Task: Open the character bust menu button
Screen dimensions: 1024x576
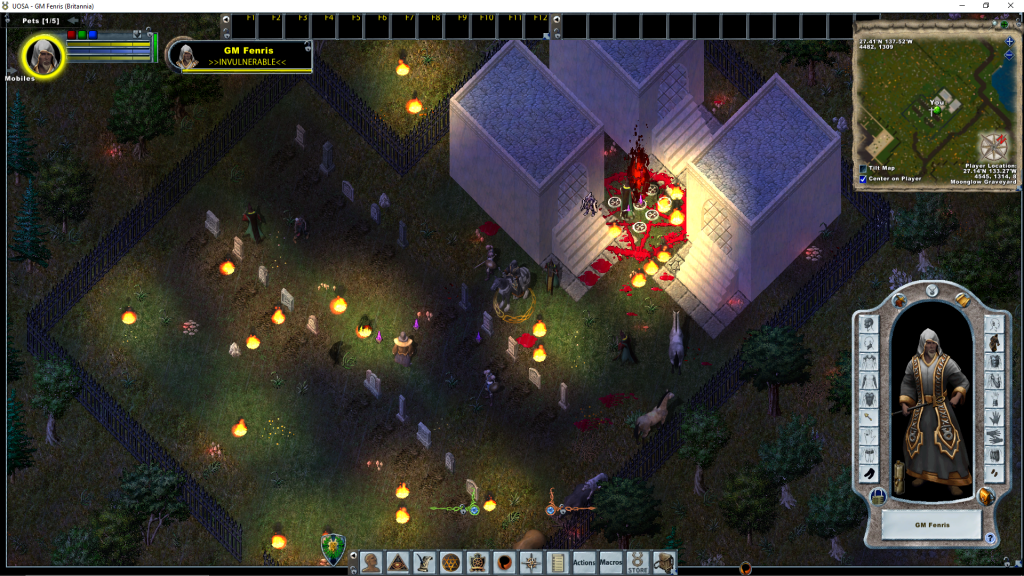Action: coord(371,563)
